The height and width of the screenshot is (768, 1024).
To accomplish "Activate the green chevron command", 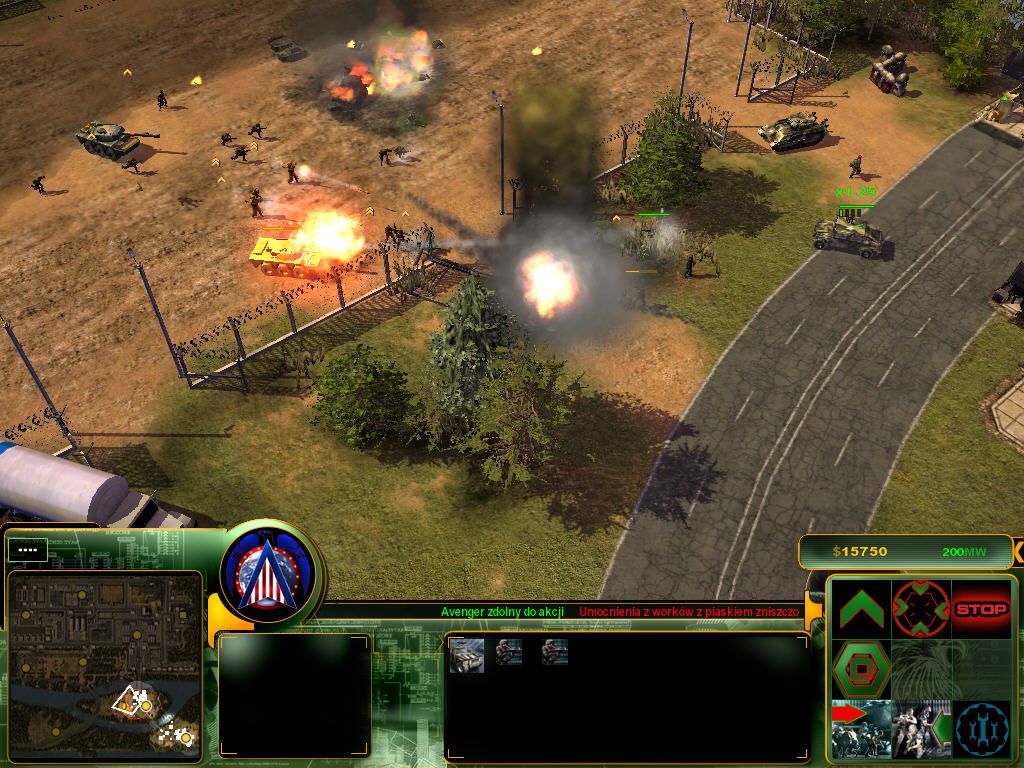I will (x=860, y=609).
